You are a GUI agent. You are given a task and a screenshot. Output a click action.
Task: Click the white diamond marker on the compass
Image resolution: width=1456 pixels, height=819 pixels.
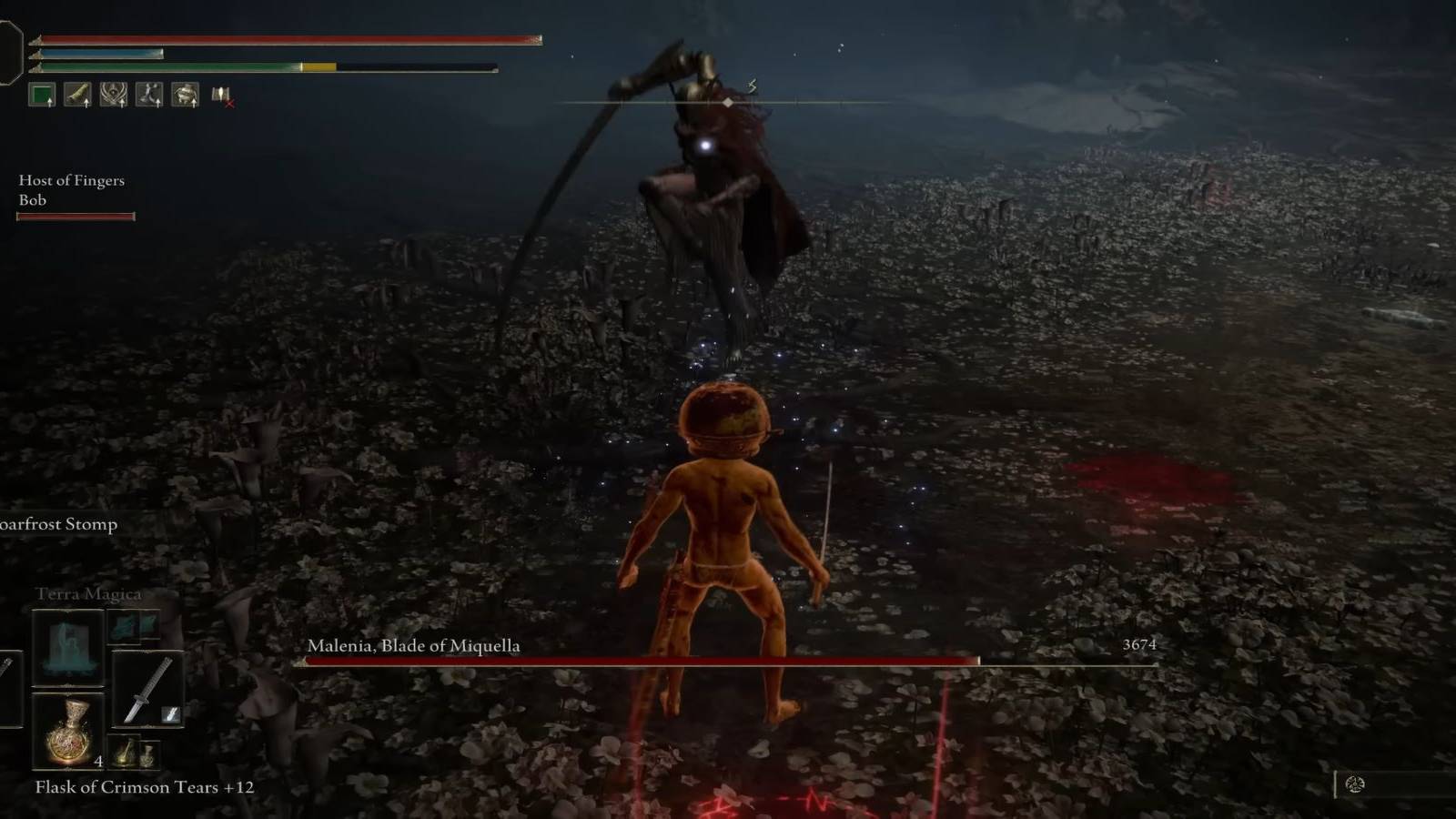pos(727,103)
